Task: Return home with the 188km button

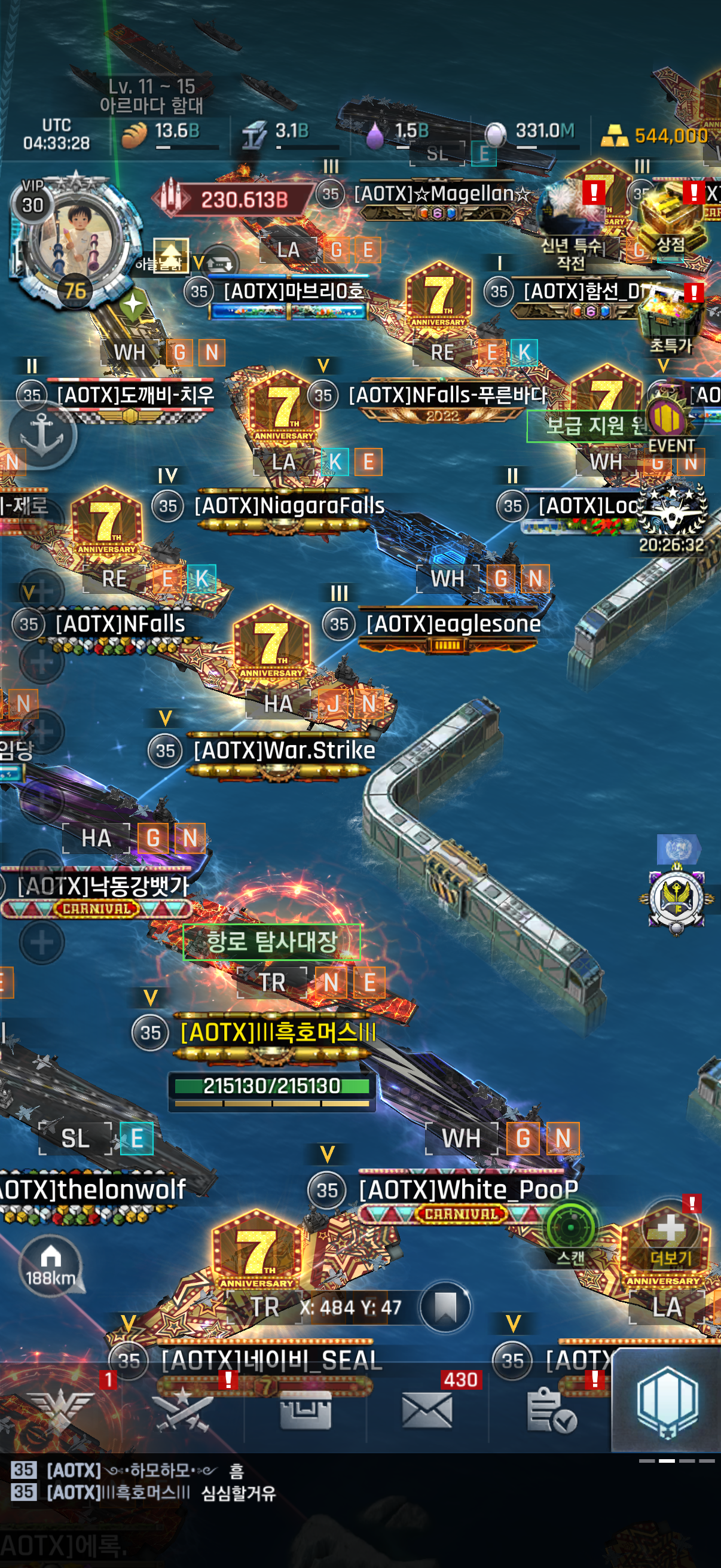Action: tap(51, 1264)
